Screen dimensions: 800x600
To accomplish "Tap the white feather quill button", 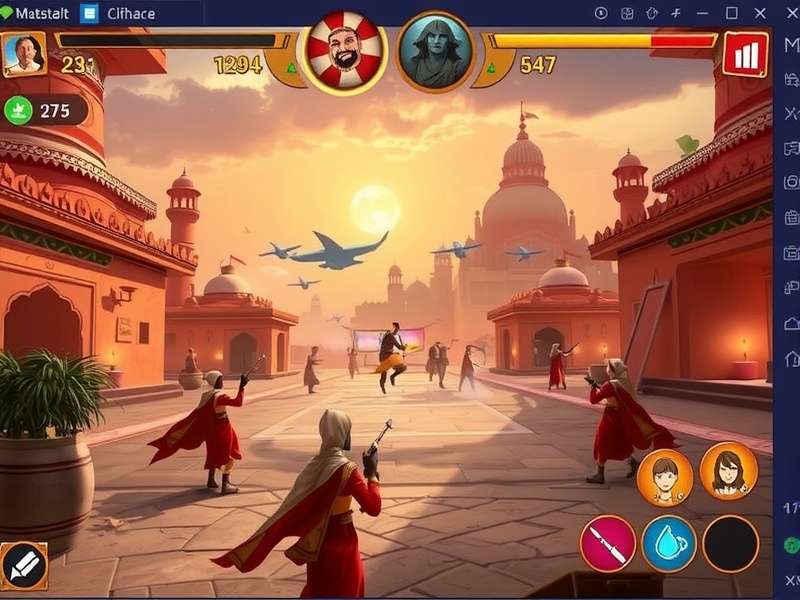I will point(24,567).
